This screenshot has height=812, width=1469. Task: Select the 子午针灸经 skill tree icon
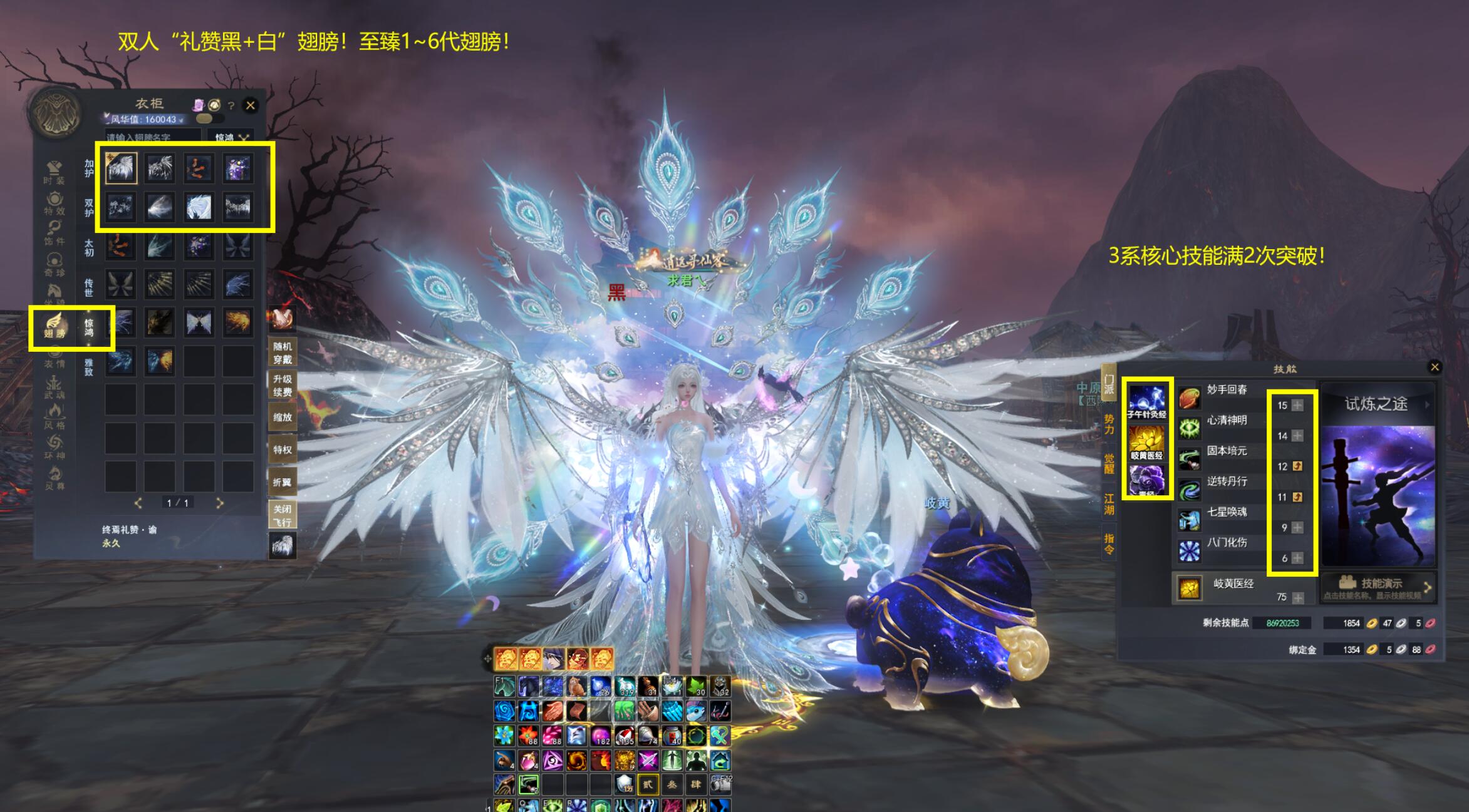[1146, 401]
